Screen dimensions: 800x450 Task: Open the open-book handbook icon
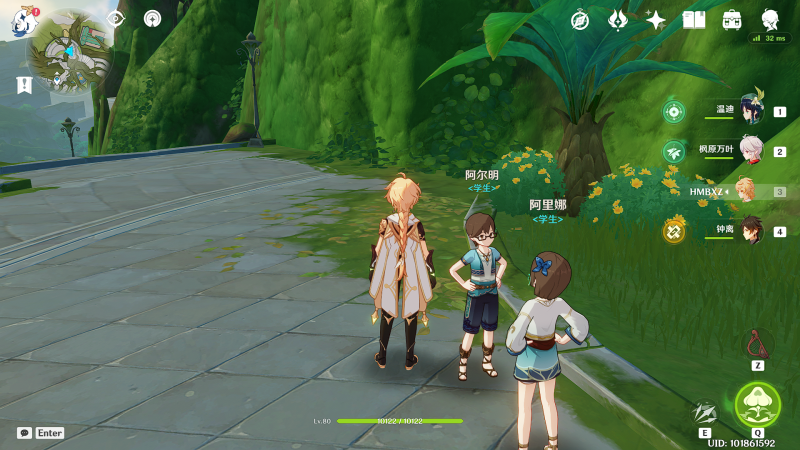point(694,20)
